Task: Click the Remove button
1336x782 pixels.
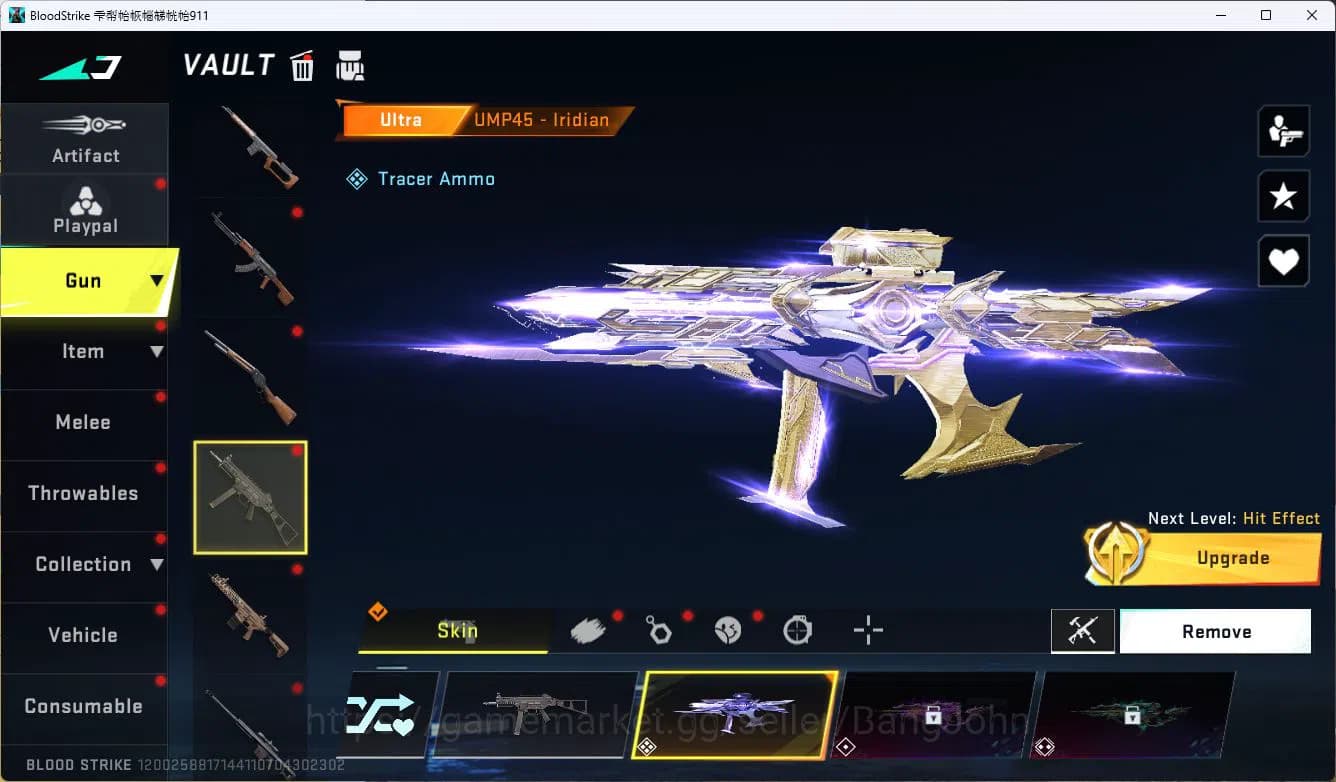Action: point(1216,631)
